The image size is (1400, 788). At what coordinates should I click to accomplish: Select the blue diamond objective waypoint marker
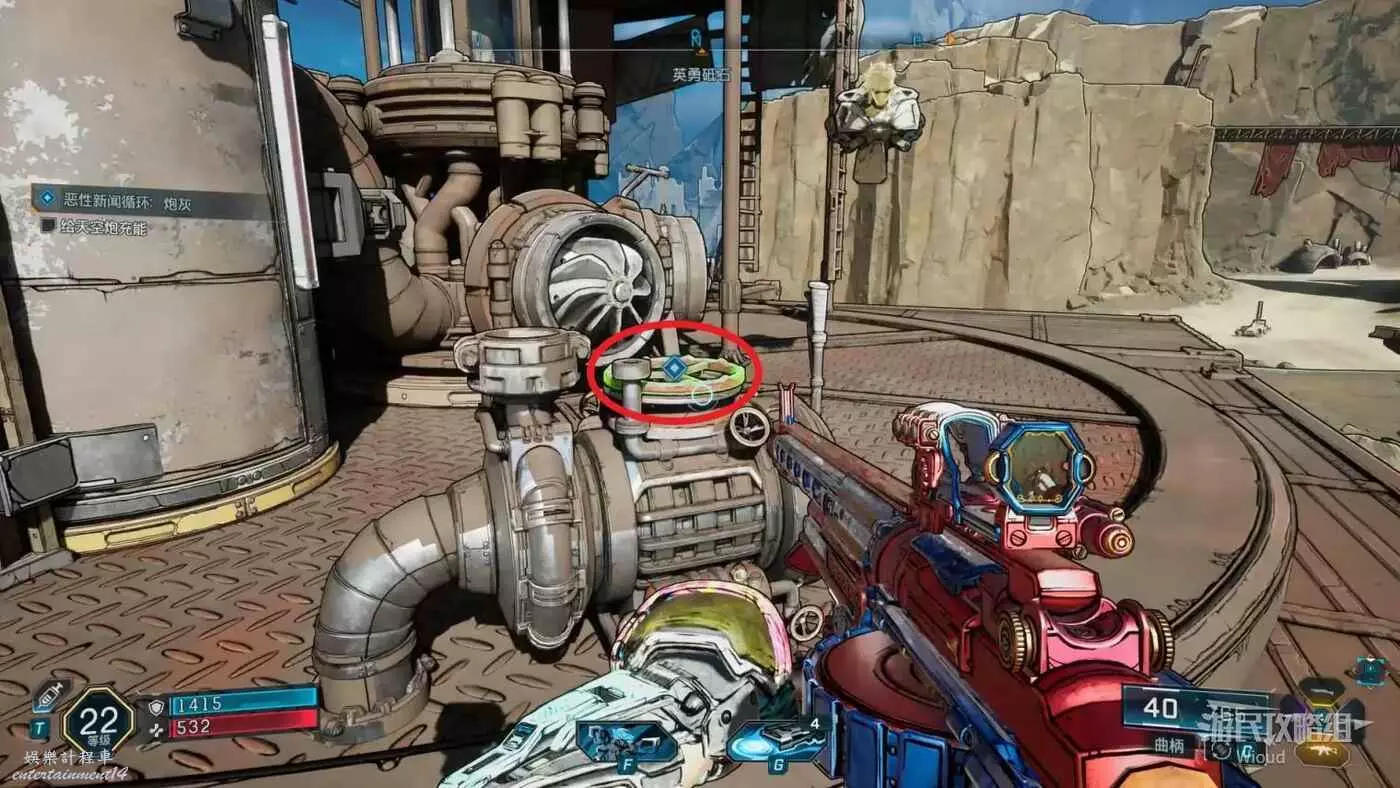[675, 368]
